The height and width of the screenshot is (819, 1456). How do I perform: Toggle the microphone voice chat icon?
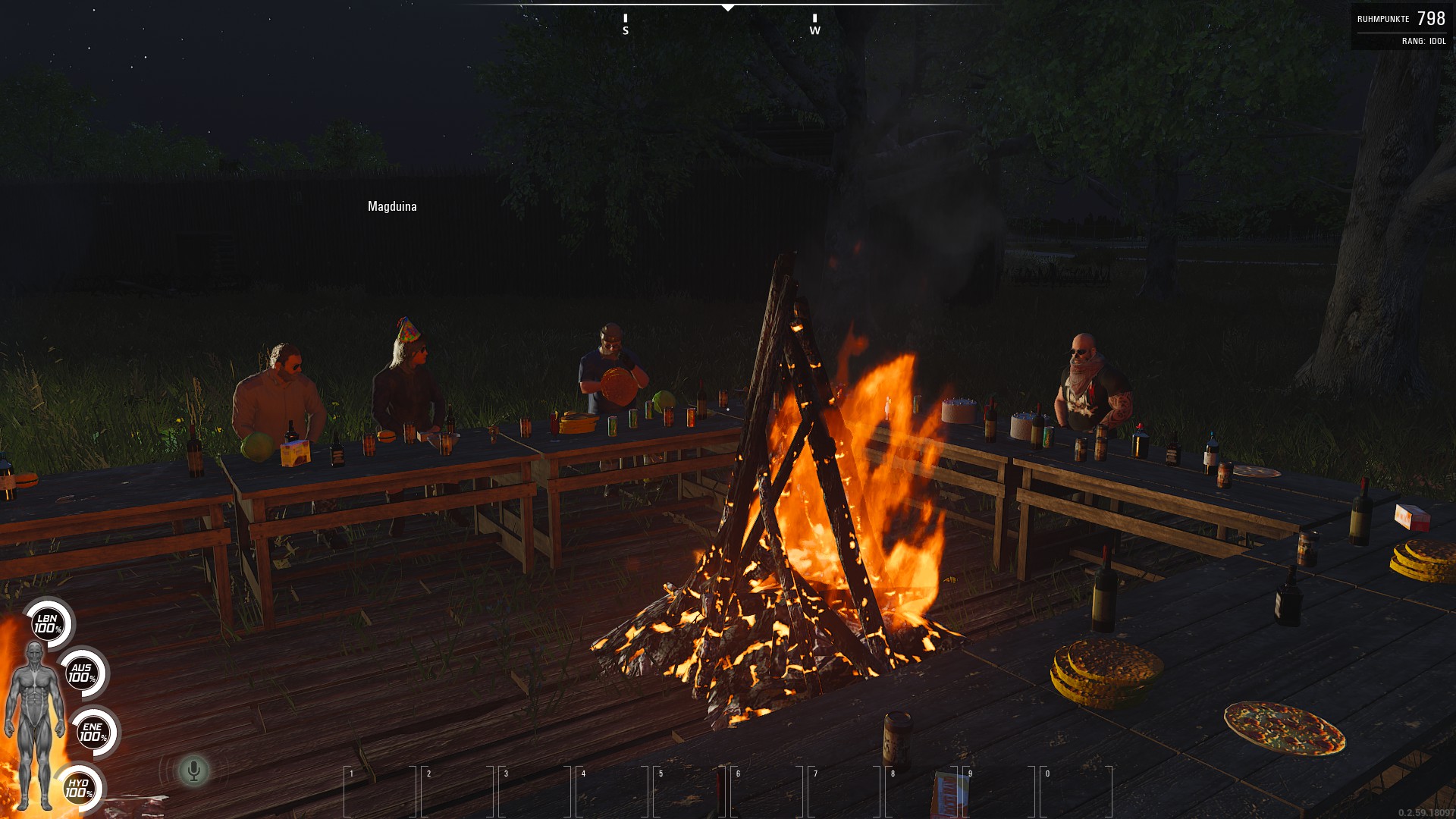click(193, 770)
